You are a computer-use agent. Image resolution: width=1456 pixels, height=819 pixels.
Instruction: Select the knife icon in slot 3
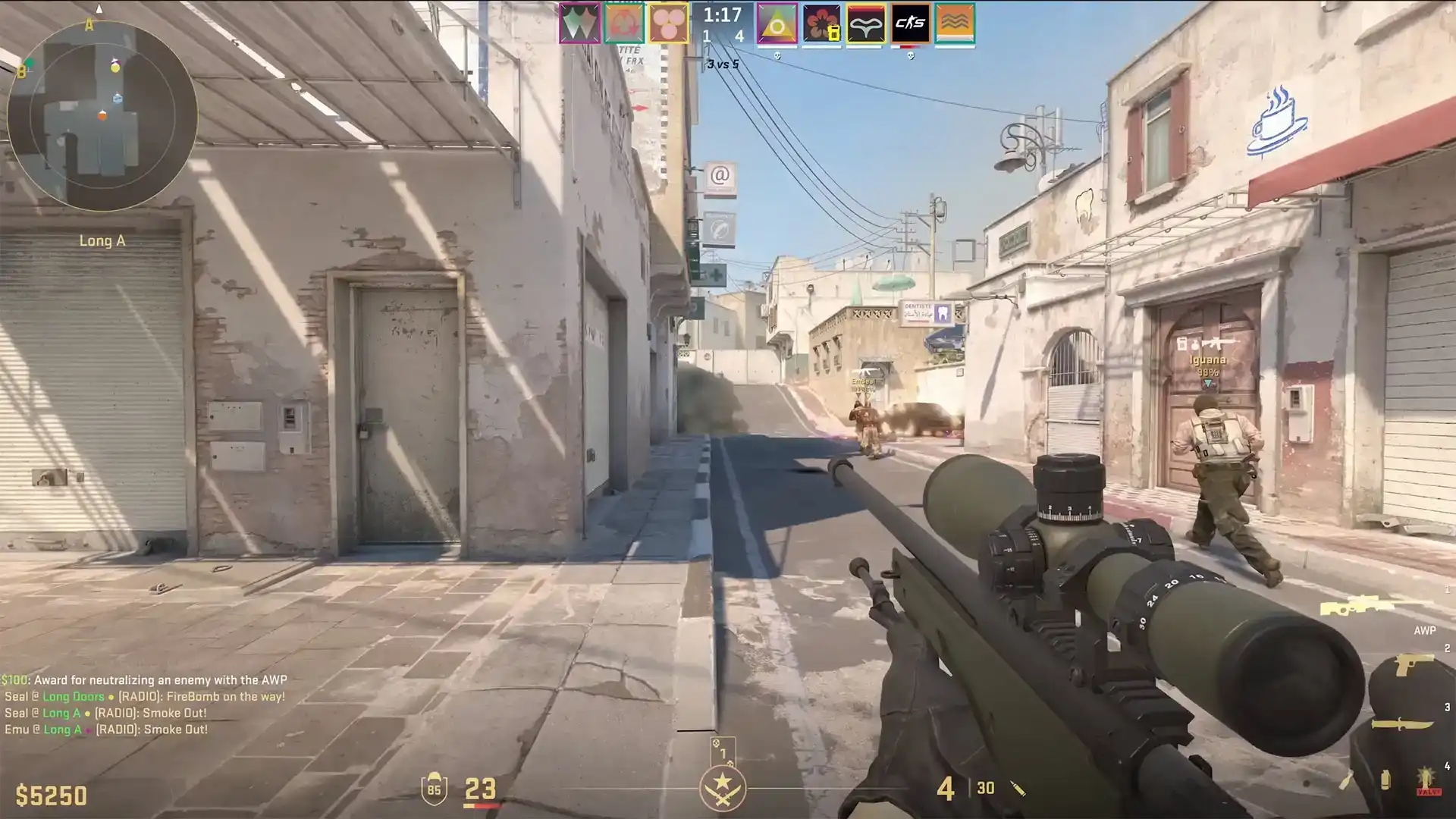[1401, 724]
